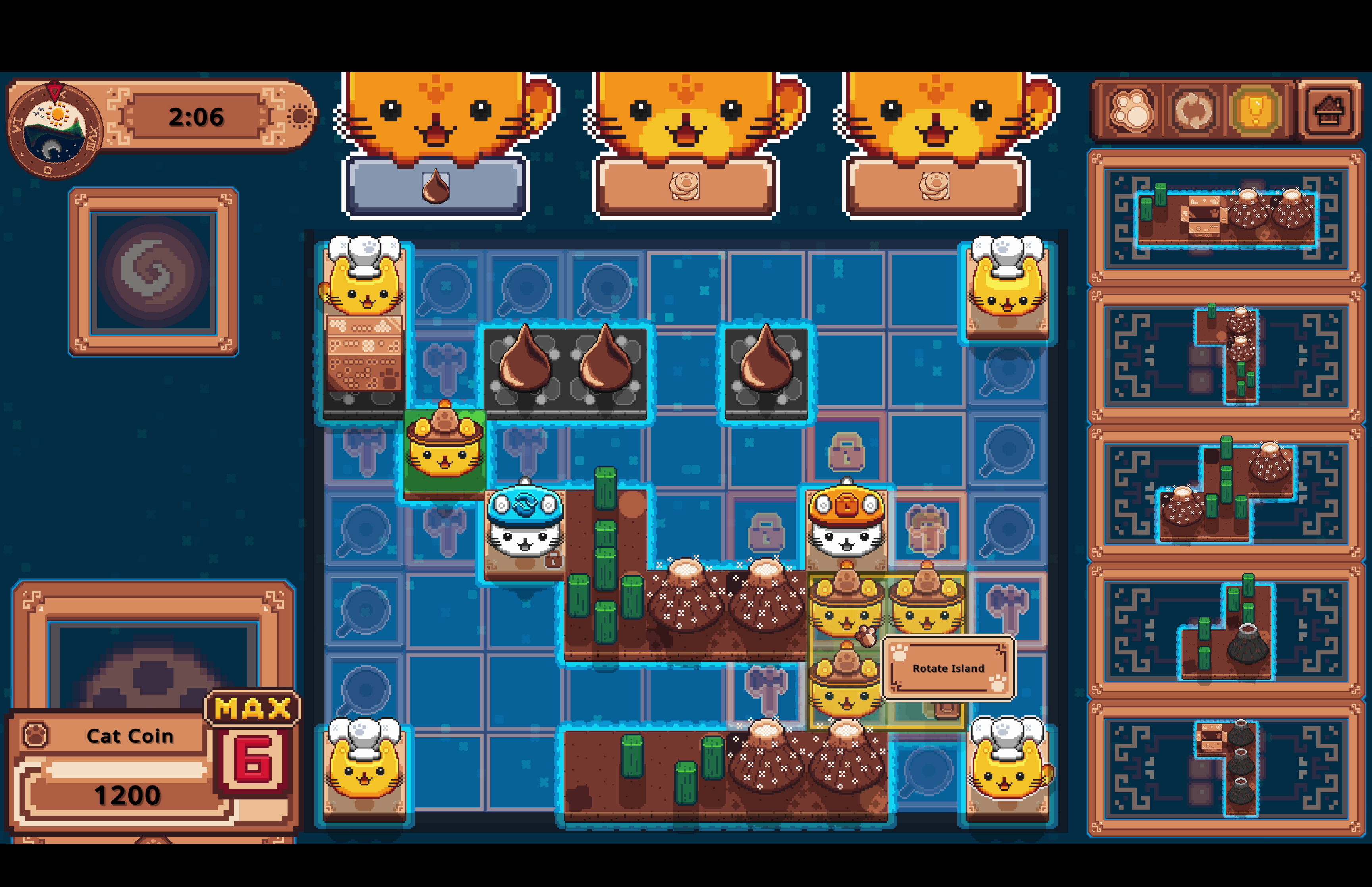Pick the stepped island card with five cacti
1372x887 pixels.
click(x=1225, y=492)
